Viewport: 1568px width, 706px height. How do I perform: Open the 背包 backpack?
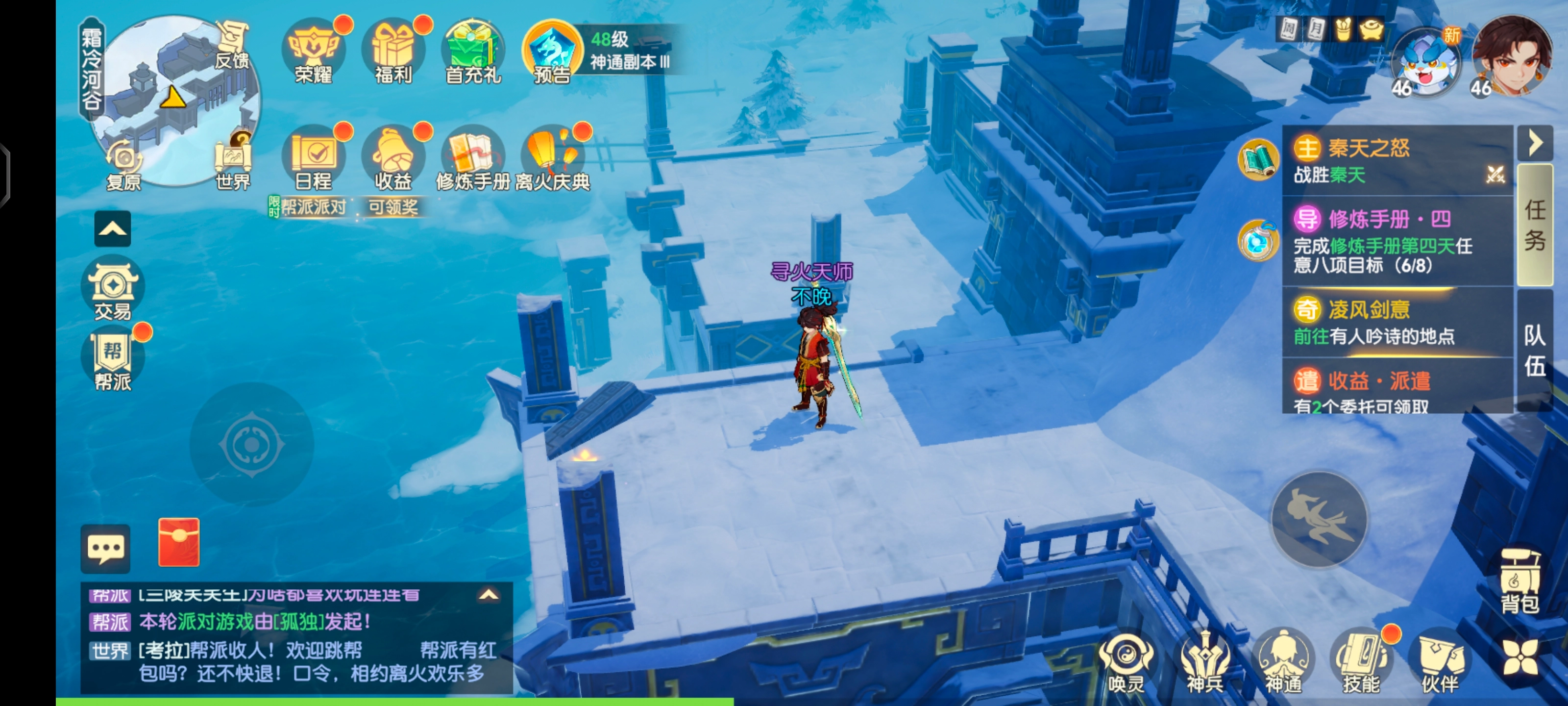coord(1520,582)
